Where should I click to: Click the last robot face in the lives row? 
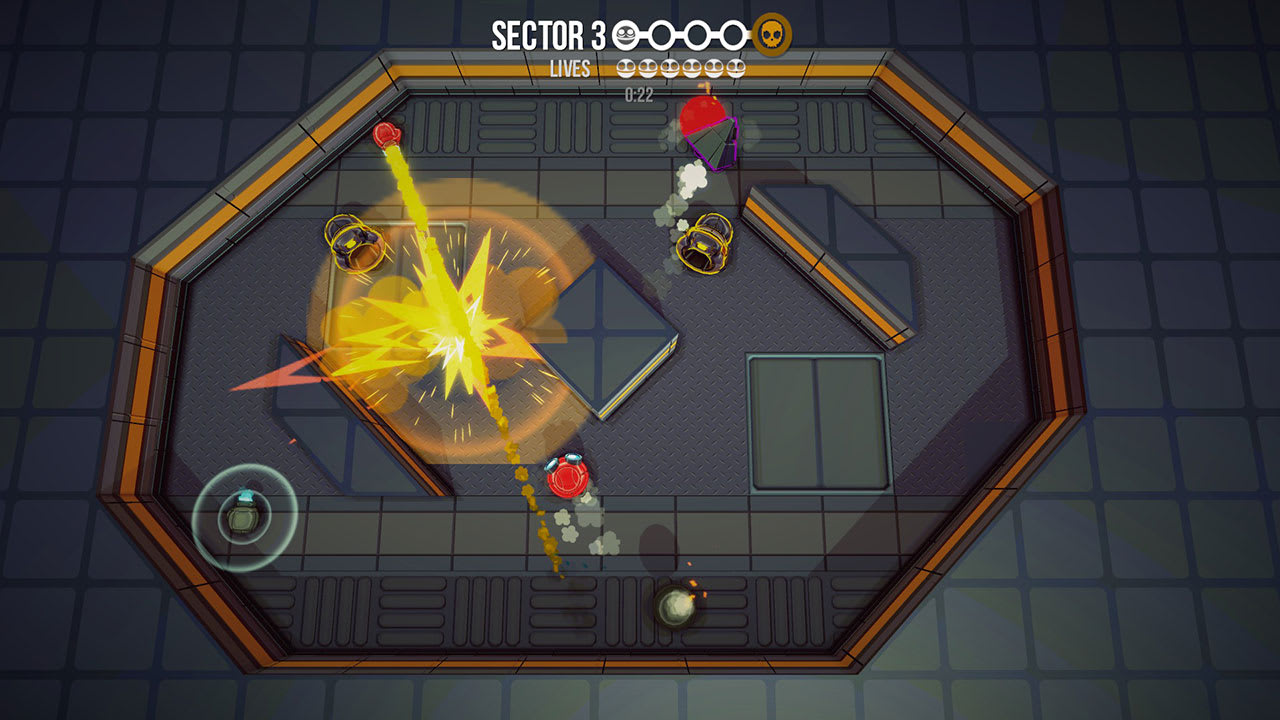735,67
